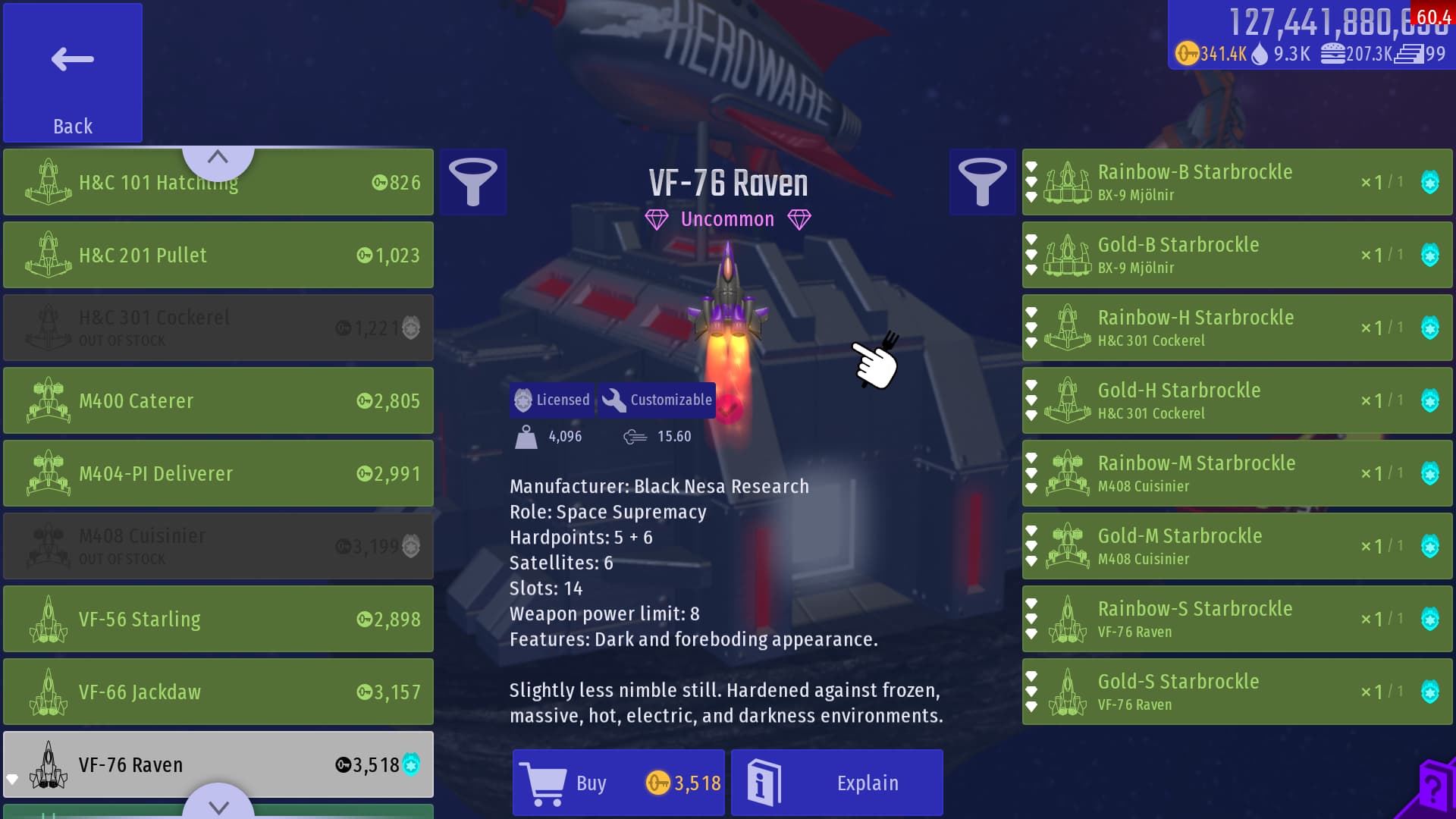The height and width of the screenshot is (819, 1456).
Task: Select Gold-M Starbrockle for M408 Cuisinier
Action: [x=1236, y=546]
